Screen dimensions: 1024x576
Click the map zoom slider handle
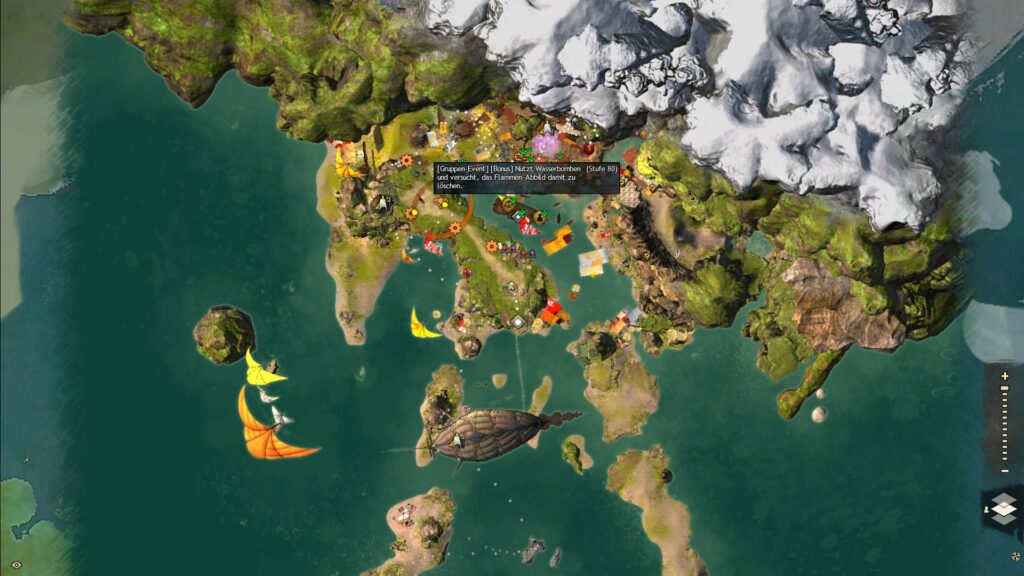1004,390
